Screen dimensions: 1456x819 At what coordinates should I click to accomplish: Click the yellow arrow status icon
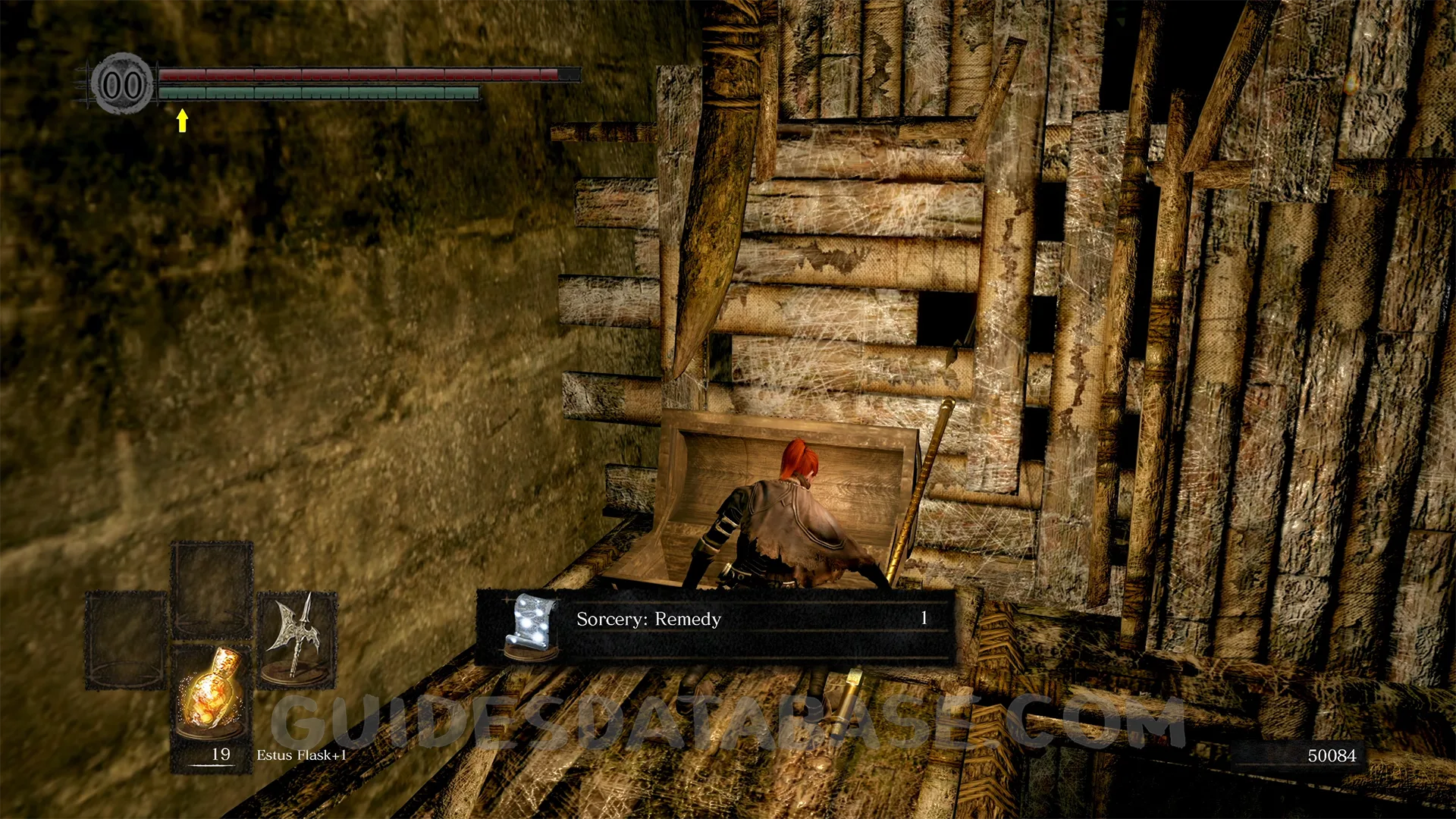click(x=182, y=120)
